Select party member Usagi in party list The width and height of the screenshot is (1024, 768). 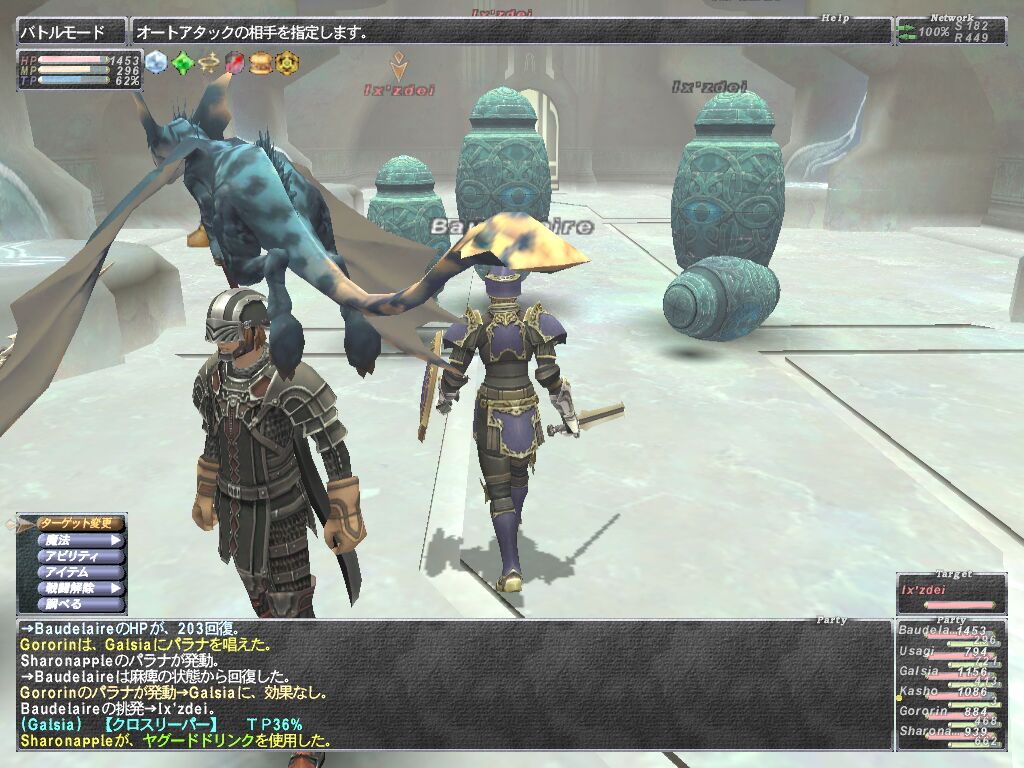(x=950, y=653)
